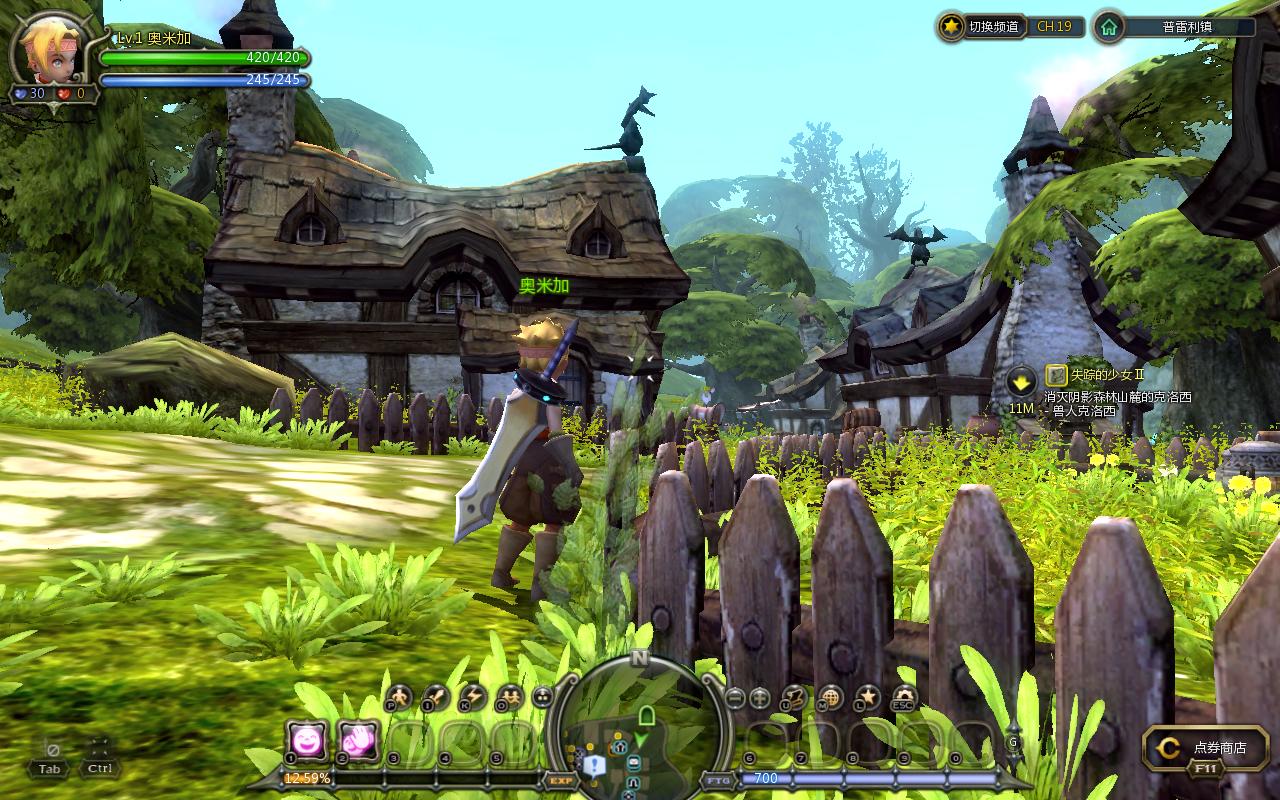
Task: Zoom in the minimap with the plus button
Action: pyautogui.click(x=760, y=698)
